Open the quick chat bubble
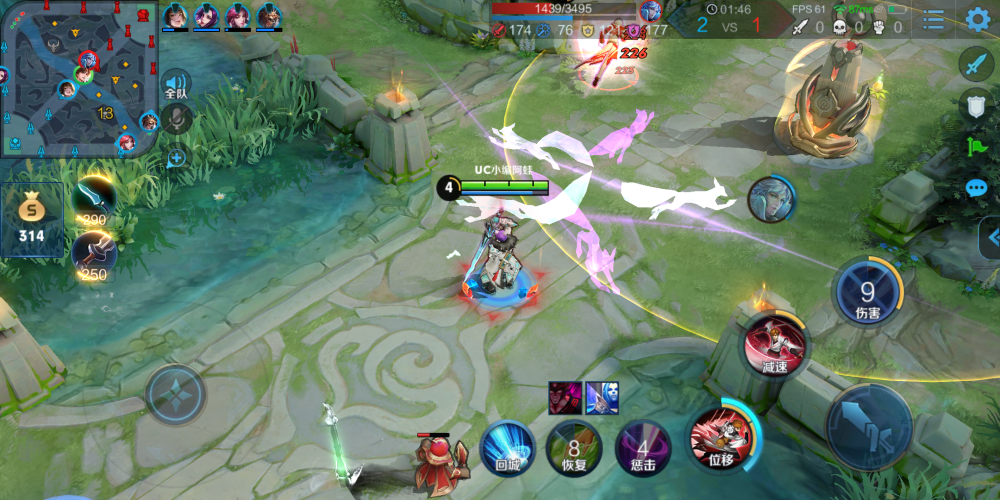 point(976,188)
